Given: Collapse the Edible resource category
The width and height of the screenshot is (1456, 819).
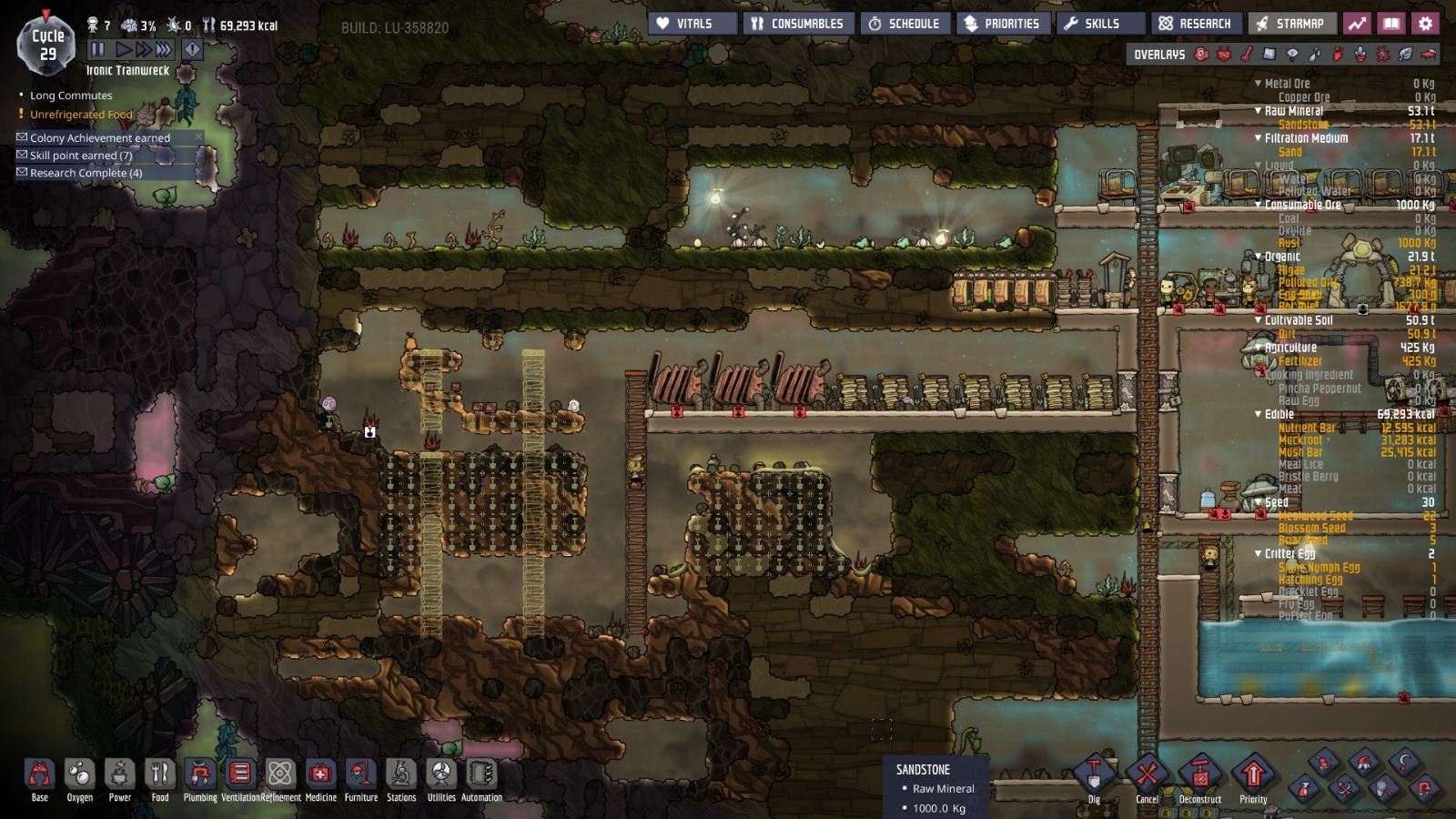Looking at the screenshot, I should tap(1259, 413).
